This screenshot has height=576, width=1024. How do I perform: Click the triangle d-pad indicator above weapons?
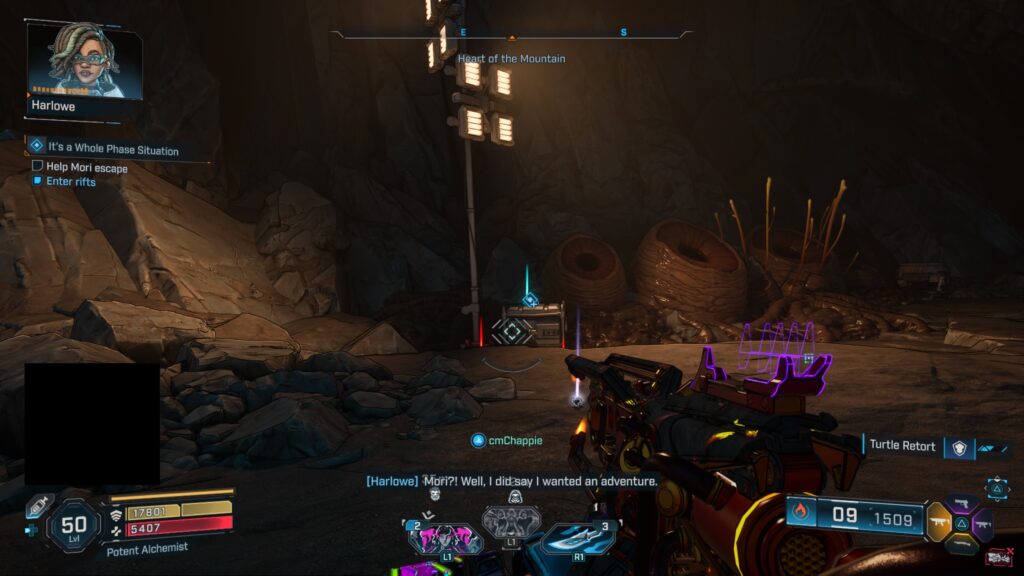(997, 488)
